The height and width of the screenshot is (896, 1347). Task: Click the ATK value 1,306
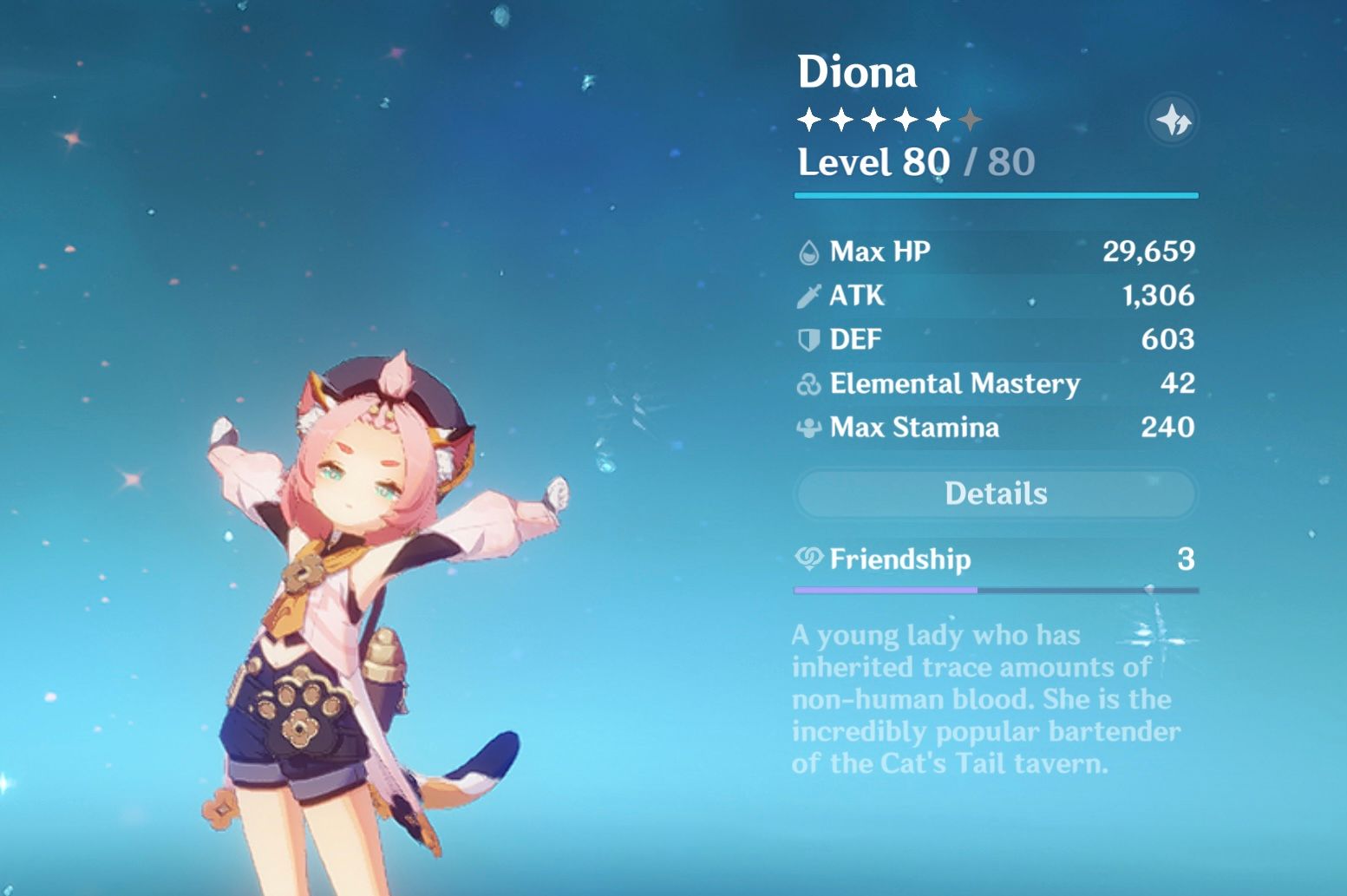tap(1159, 296)
